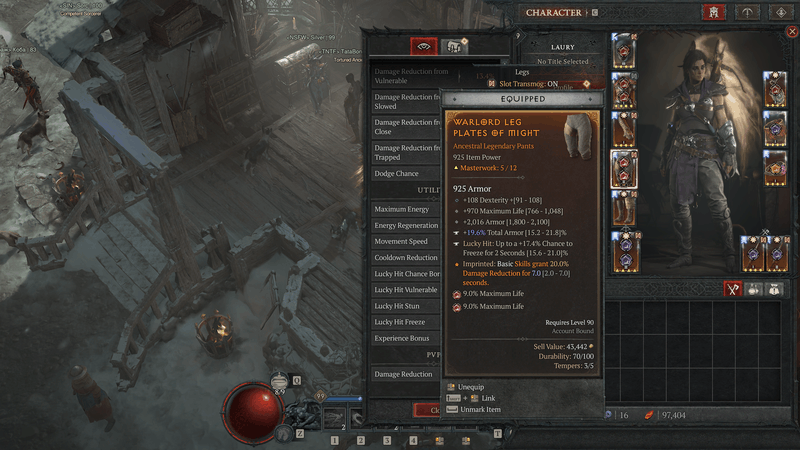
Task: Select the equipped Warlord Leg Plates slot
Action: click(x=624, y=169)
